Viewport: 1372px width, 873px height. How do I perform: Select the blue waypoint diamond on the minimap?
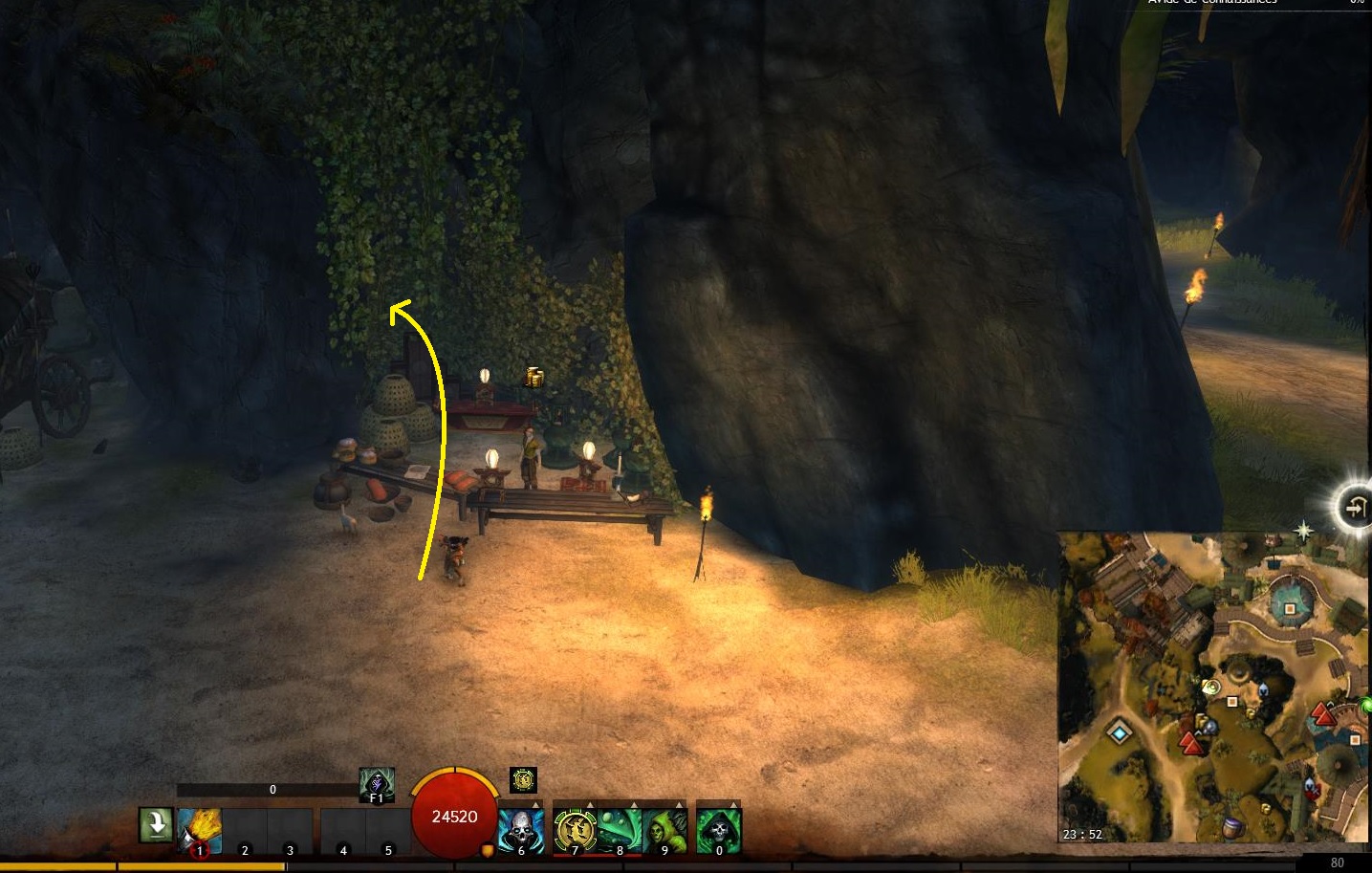pos(1120,733)
